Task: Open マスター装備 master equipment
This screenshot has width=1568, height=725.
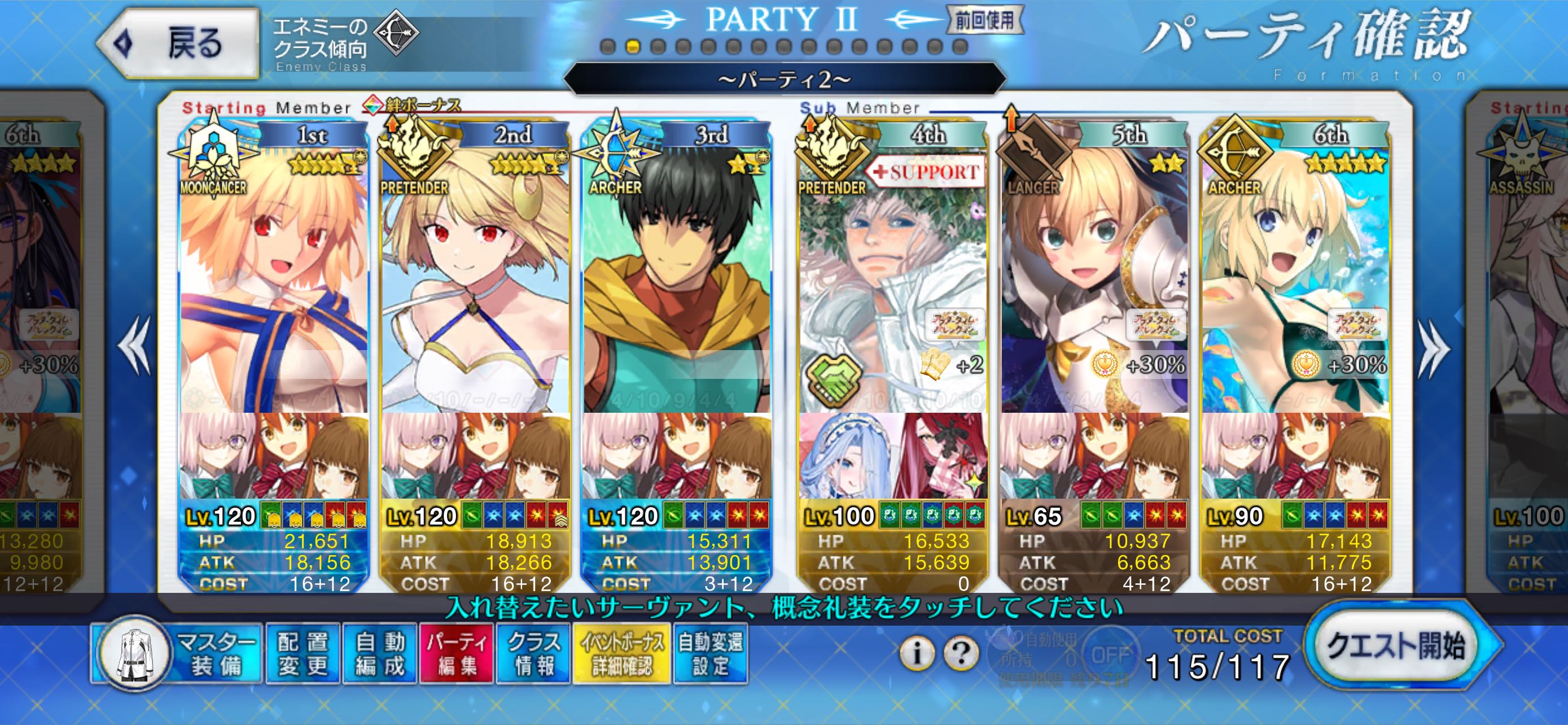Action: point(178,654)
